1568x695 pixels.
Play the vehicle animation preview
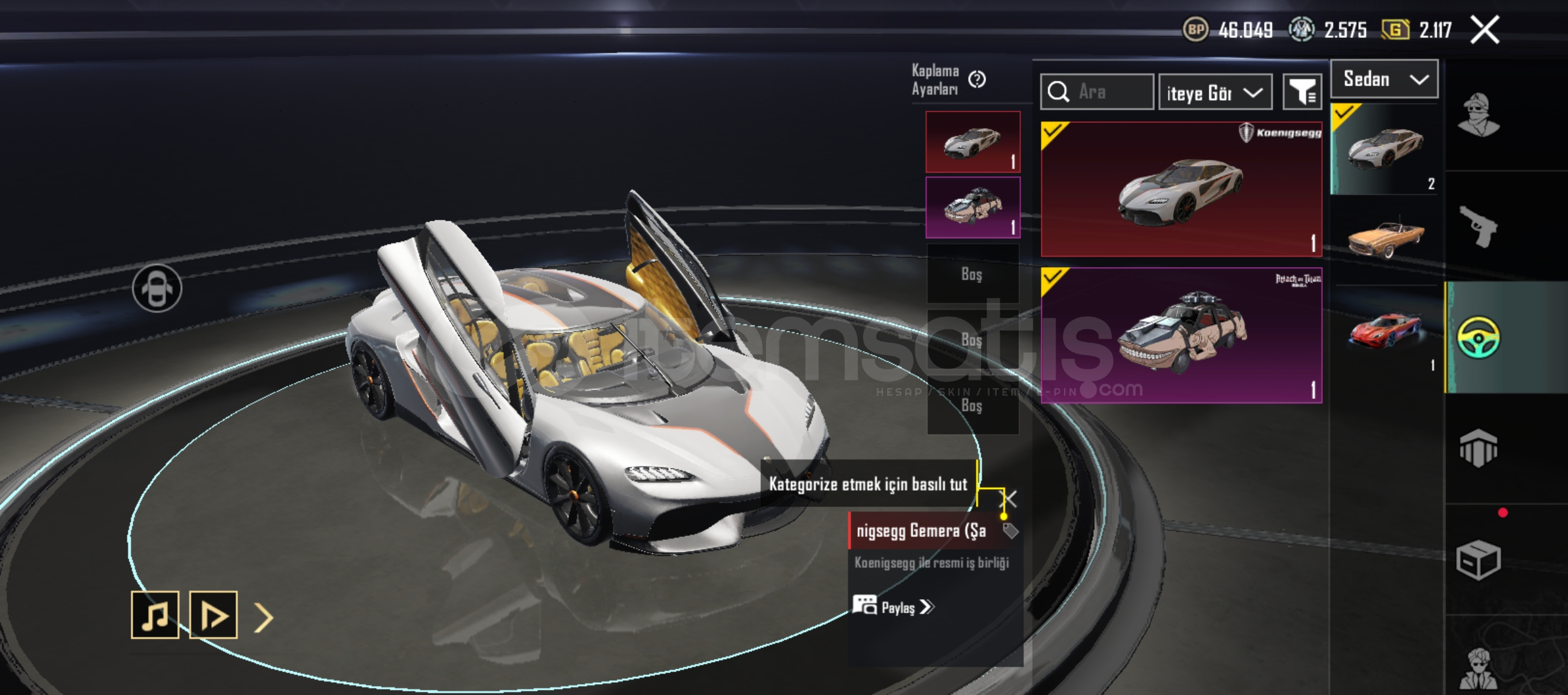coord(214,615)
